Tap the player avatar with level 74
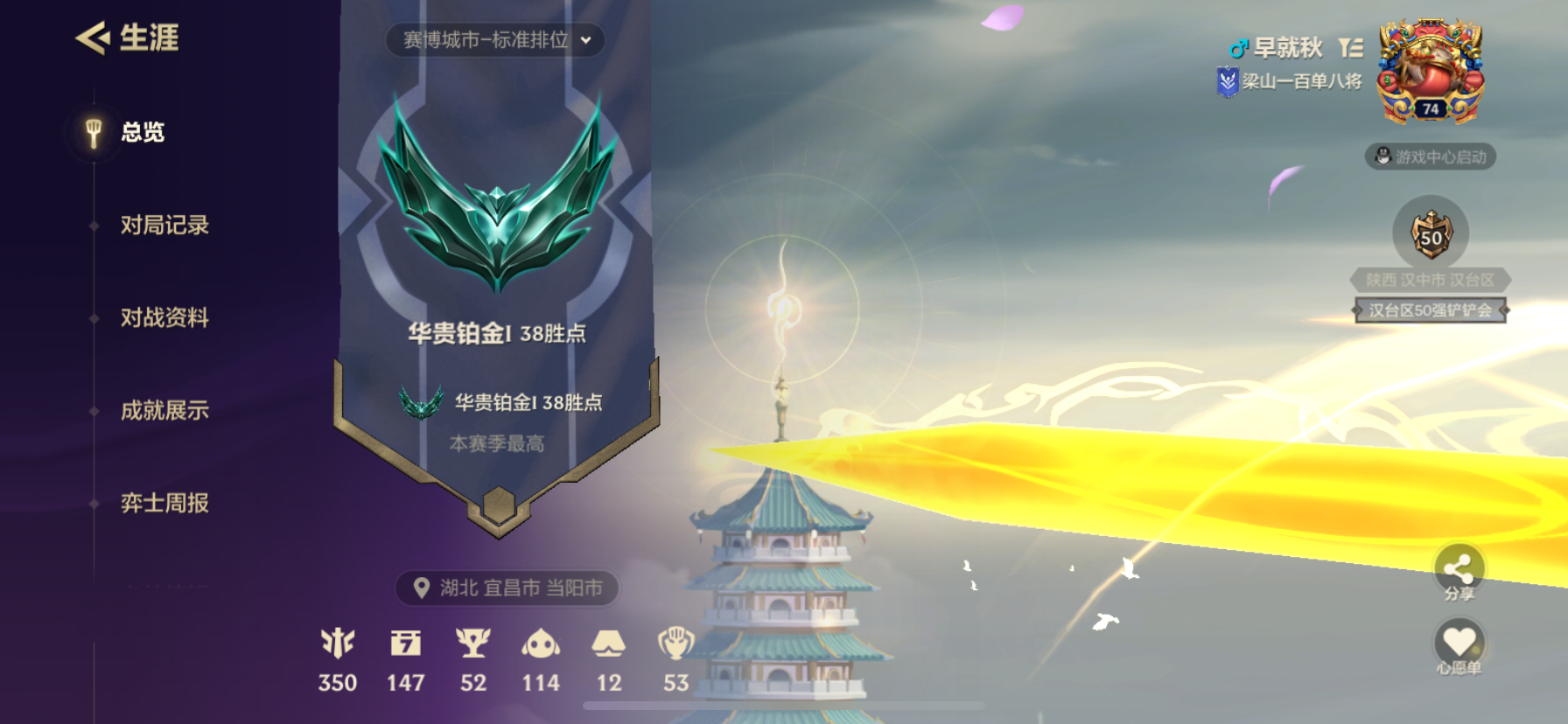This screenshot has height=724, width=1568. pos(1430,73)
